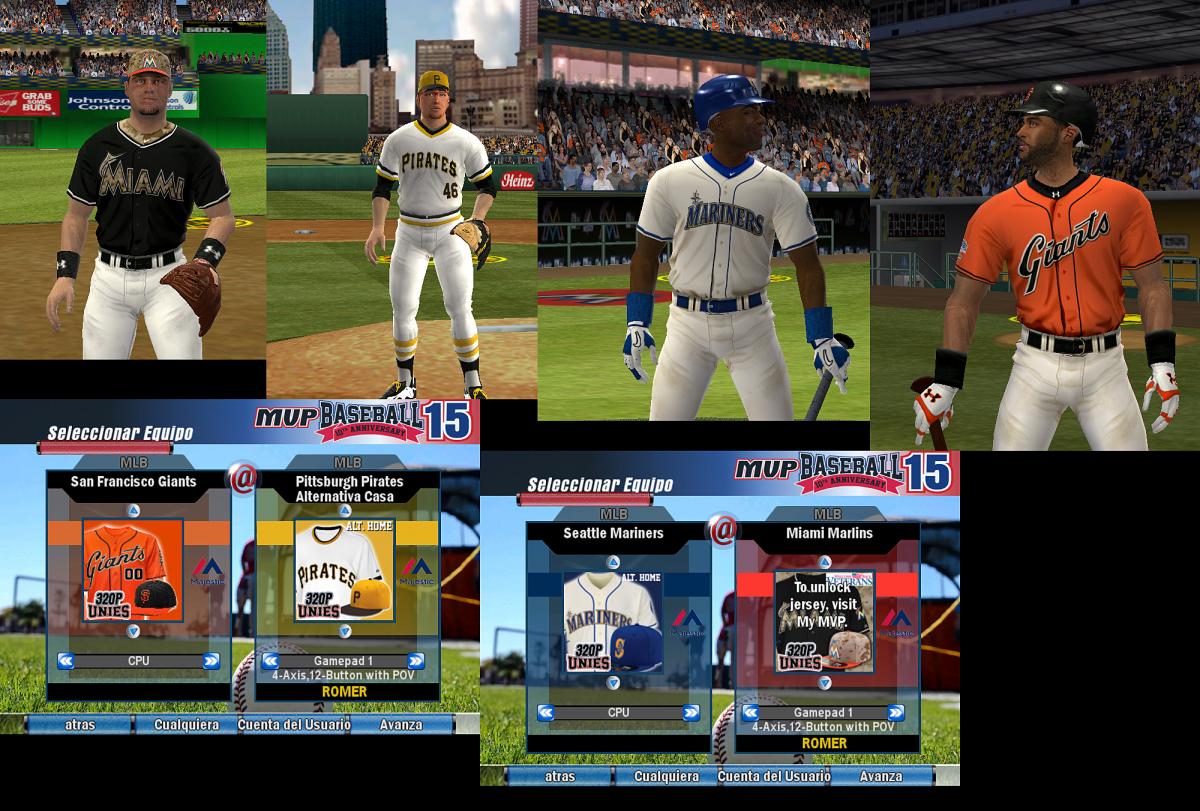Click the right arrow beside the Mariners' CPU controller

(690, 712)
